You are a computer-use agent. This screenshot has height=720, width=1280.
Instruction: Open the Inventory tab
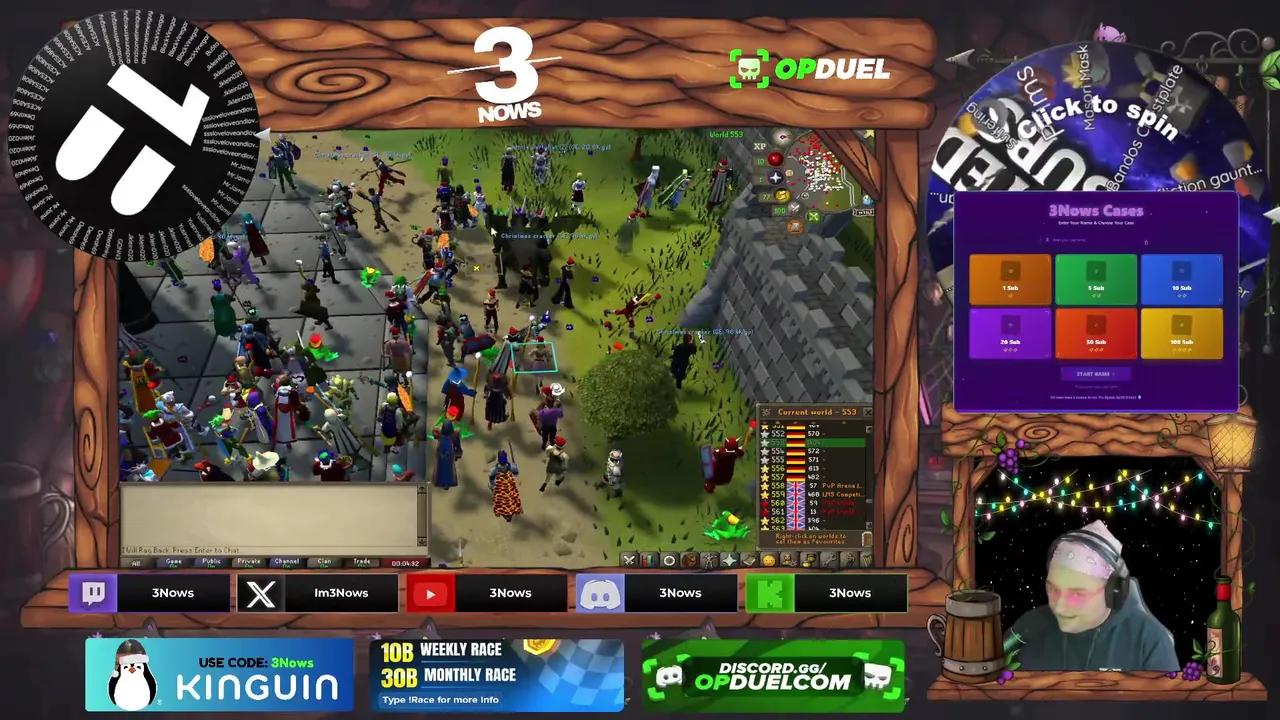click(x=689, y=560)
